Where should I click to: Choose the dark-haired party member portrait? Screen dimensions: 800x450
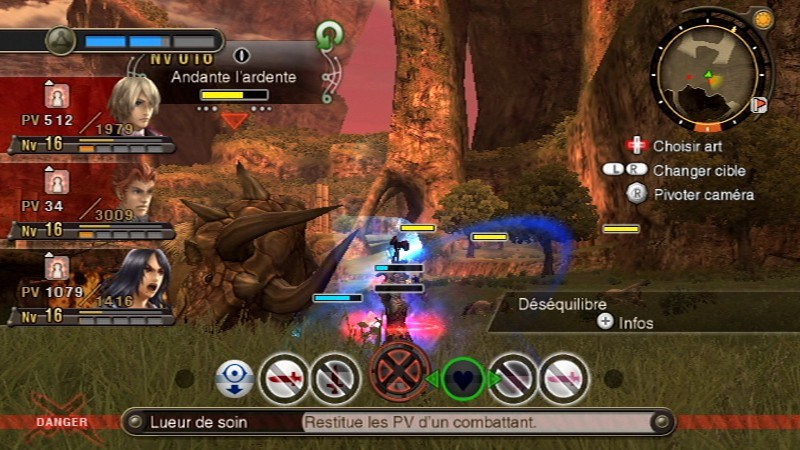click(134, 276)
